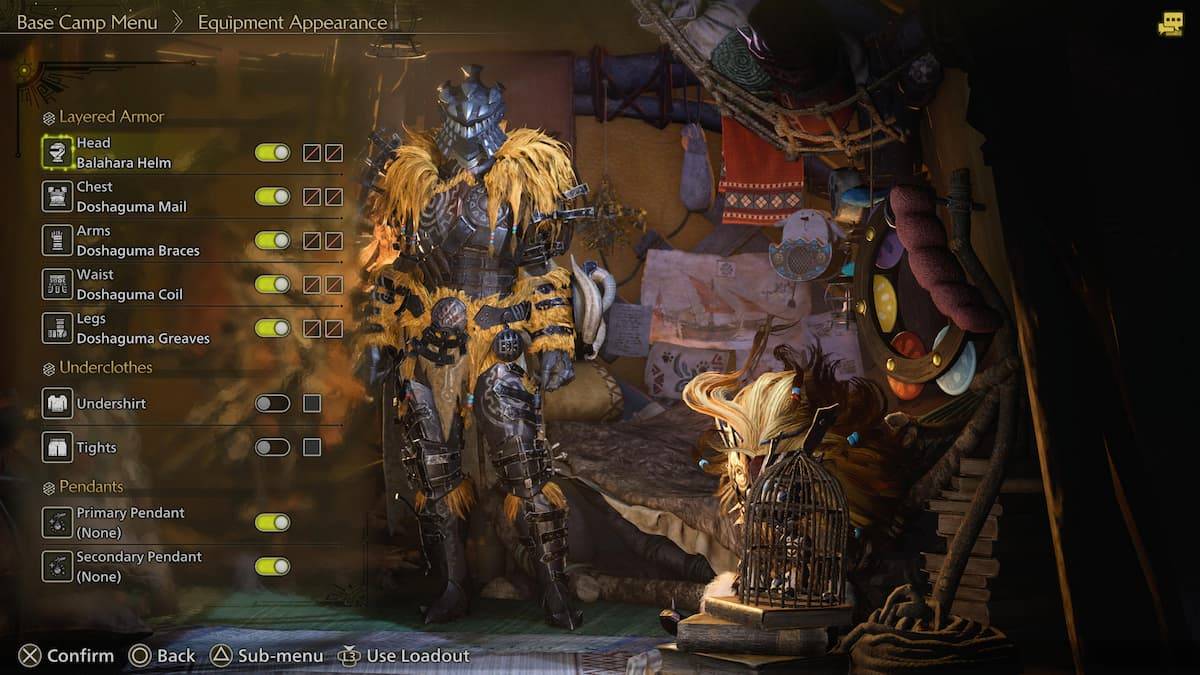Open the Secondary Pendant slot

click(x=138, y=567)
